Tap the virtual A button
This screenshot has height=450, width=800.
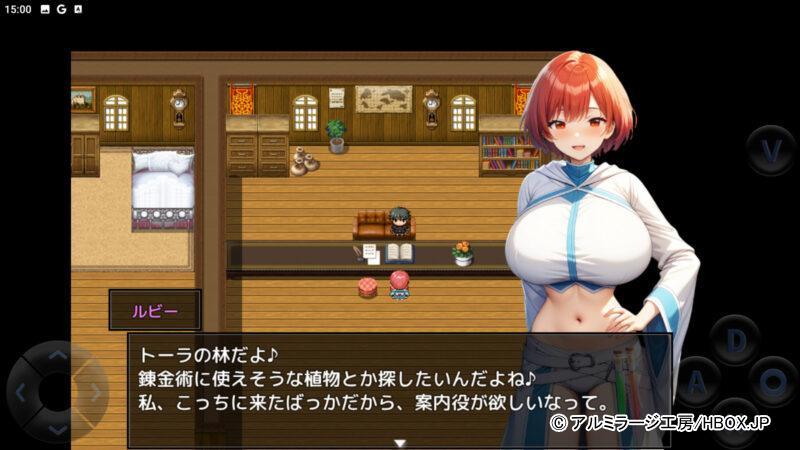coord(697,381)
